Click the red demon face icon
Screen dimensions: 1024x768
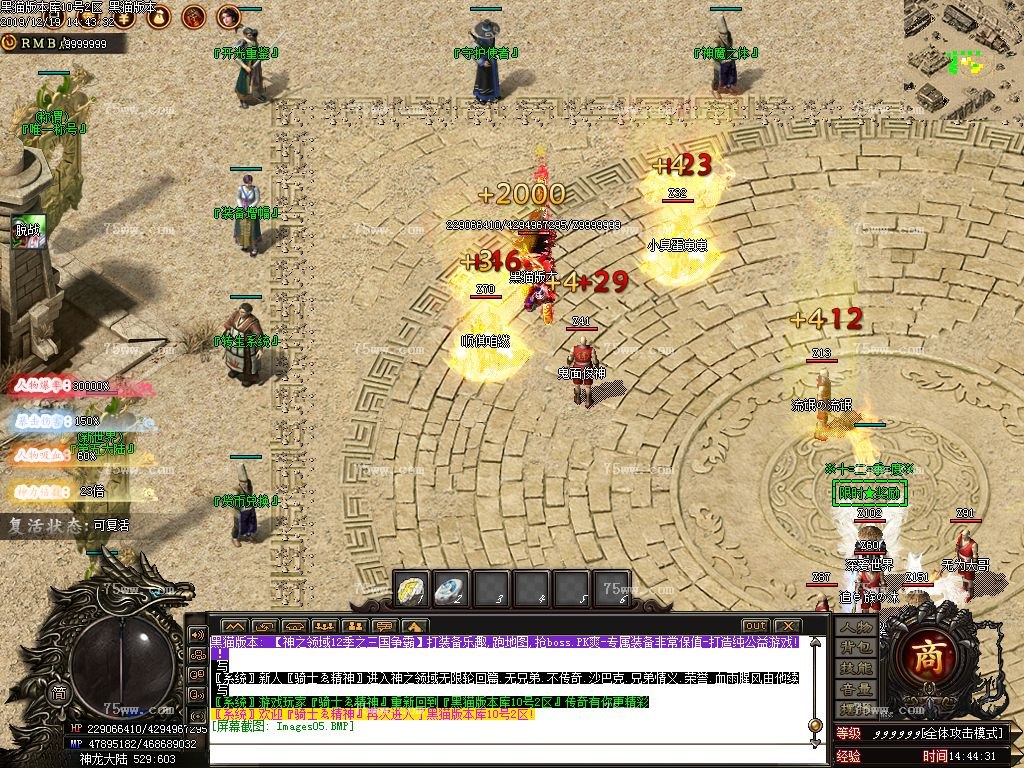click(x=195, y=16)
